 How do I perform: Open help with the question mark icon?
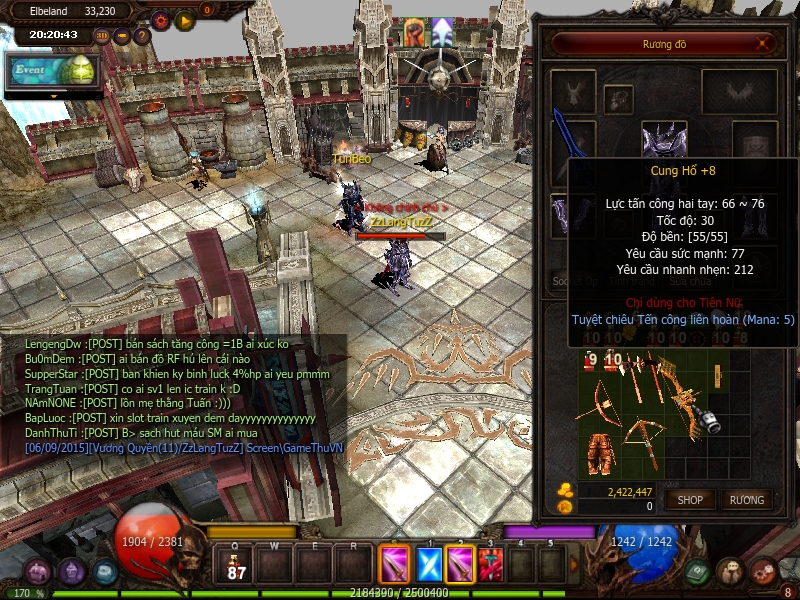[142, 36]
